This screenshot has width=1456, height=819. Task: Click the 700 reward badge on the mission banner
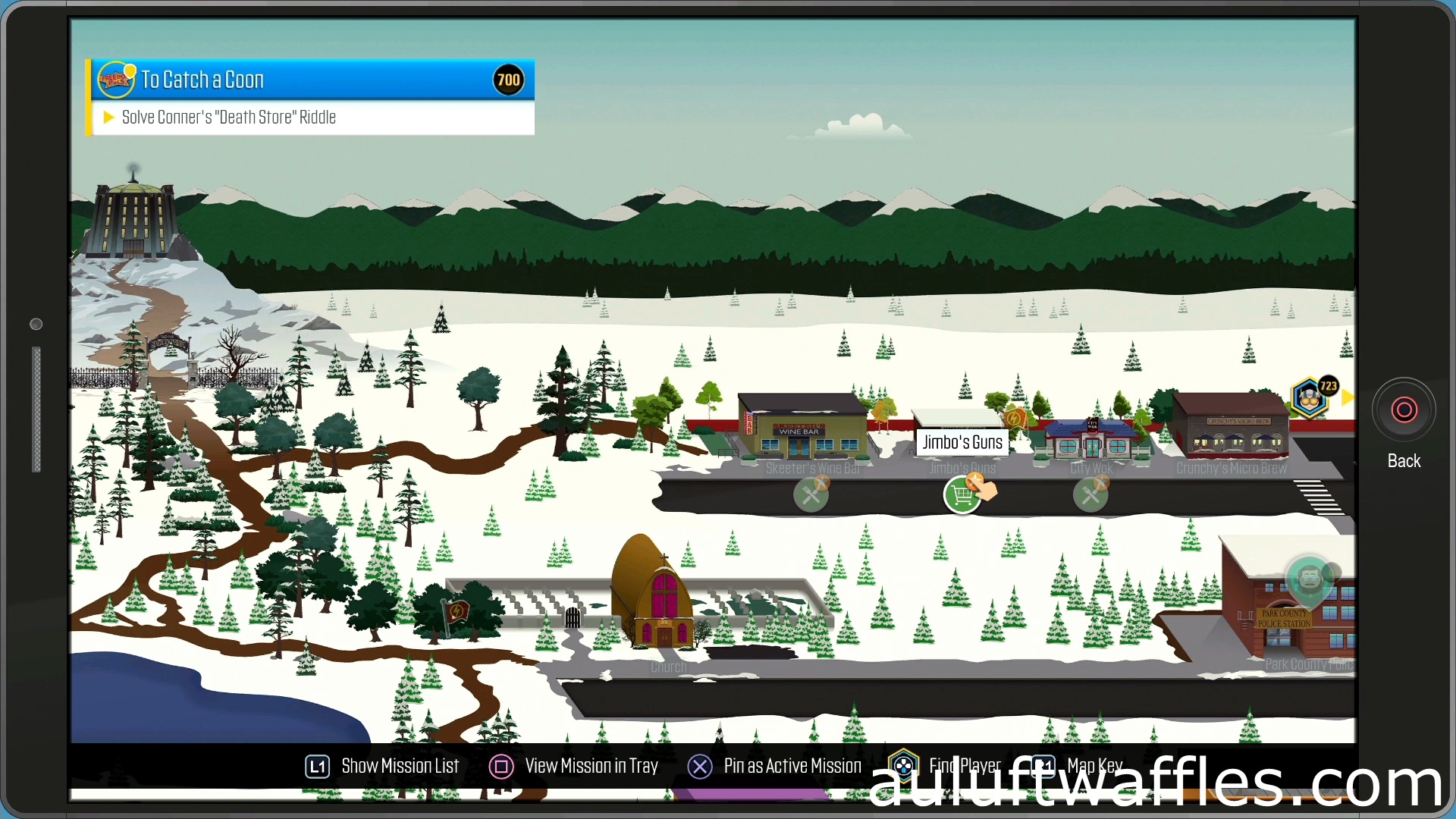(x=508, y=79)
